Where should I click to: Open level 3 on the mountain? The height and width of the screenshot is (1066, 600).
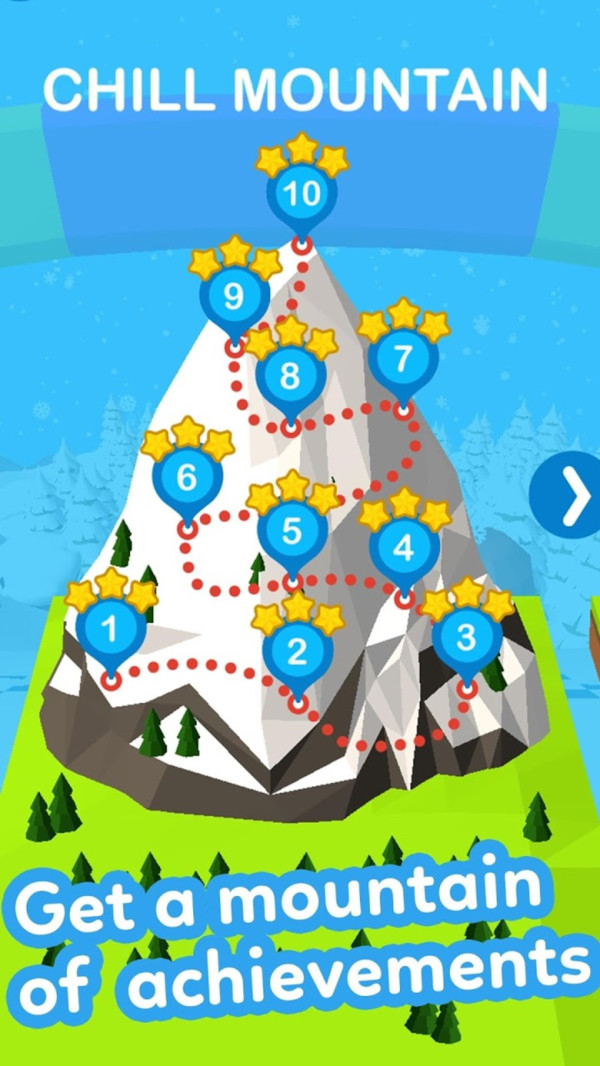466,637
